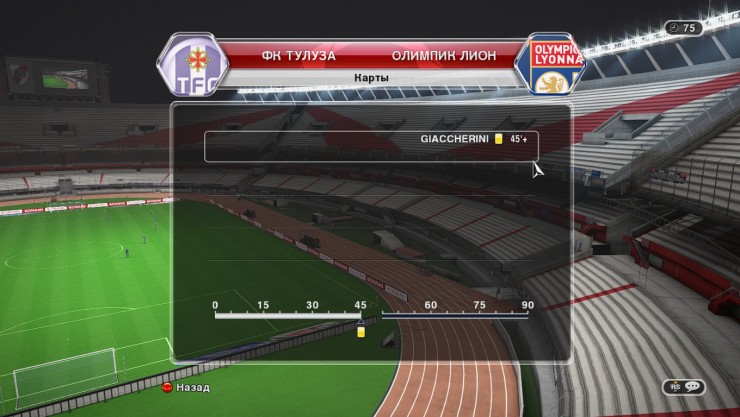Image resolution: width=740 pixels, height=417 pixels.
Task: Click the yellow card marker under the timeline
Action: point(361,331)
